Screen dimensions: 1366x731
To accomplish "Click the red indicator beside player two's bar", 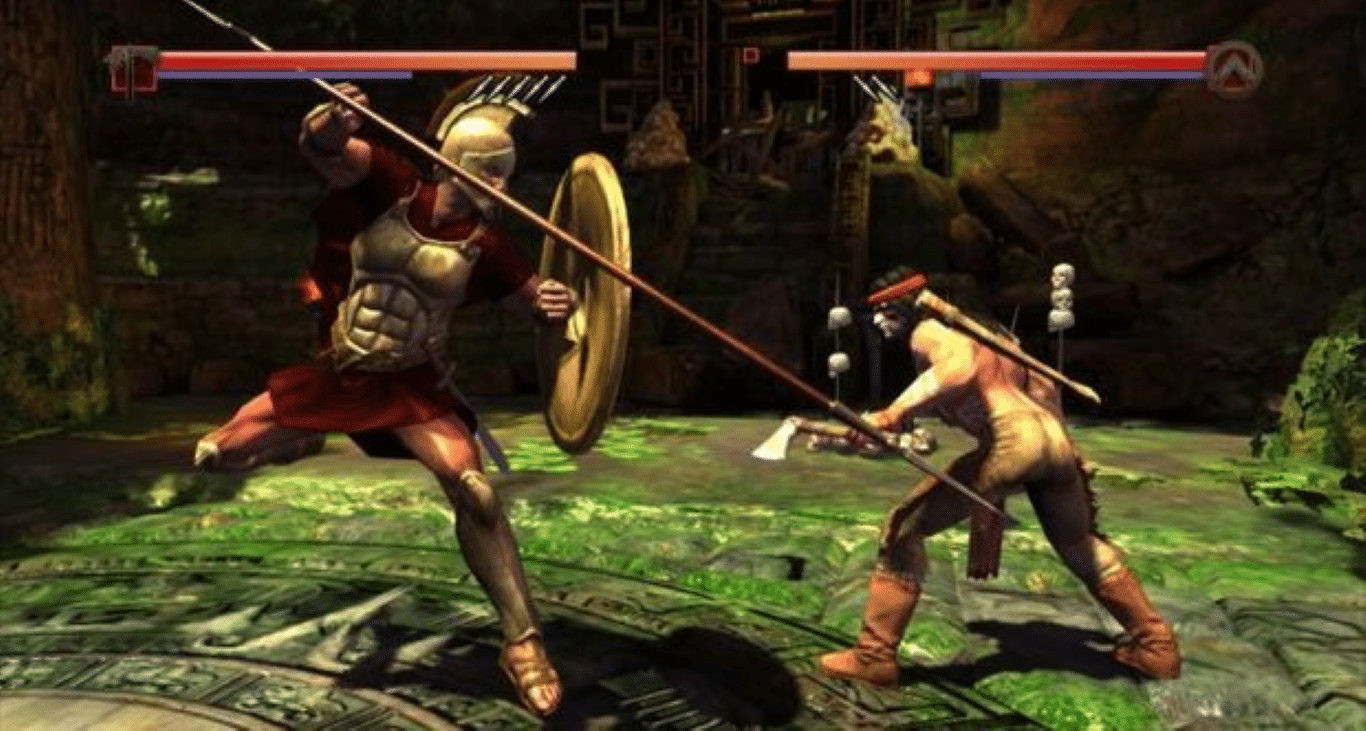I will click(751, 55).
